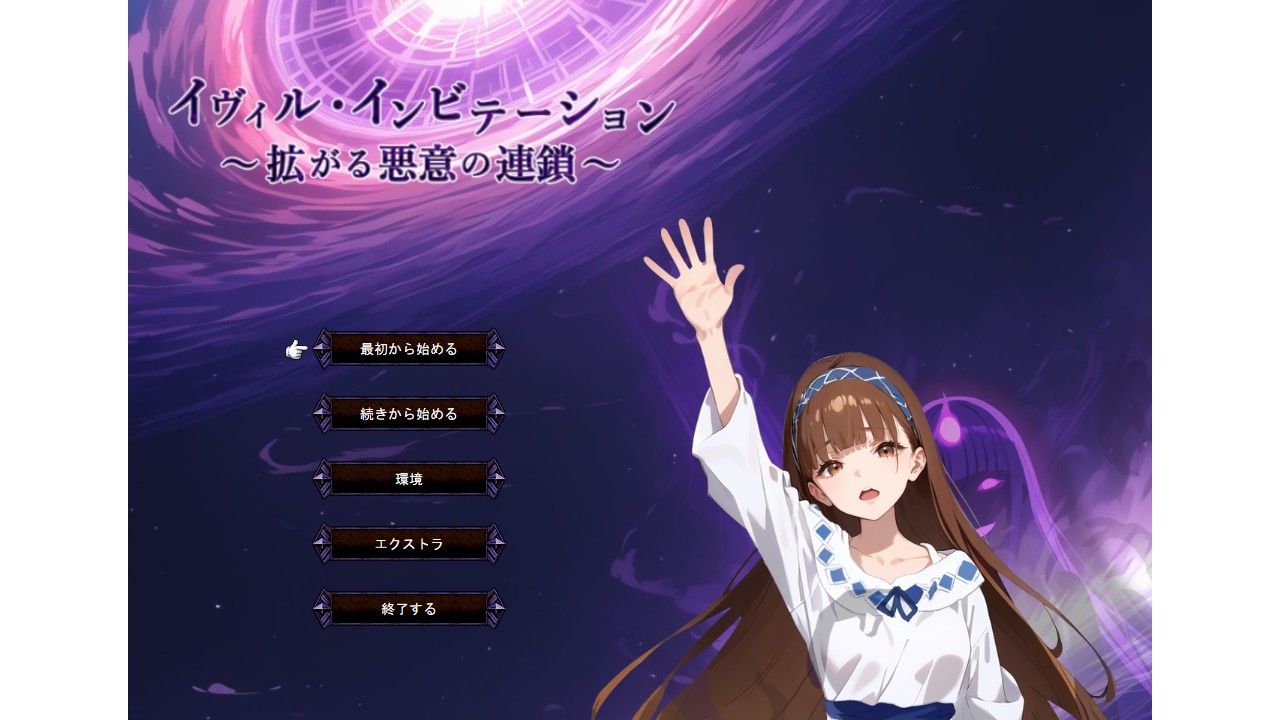Click the left arrow ornament on 続きから始める
Viewport: 1280px width, 720px height.
click(320, 413)
